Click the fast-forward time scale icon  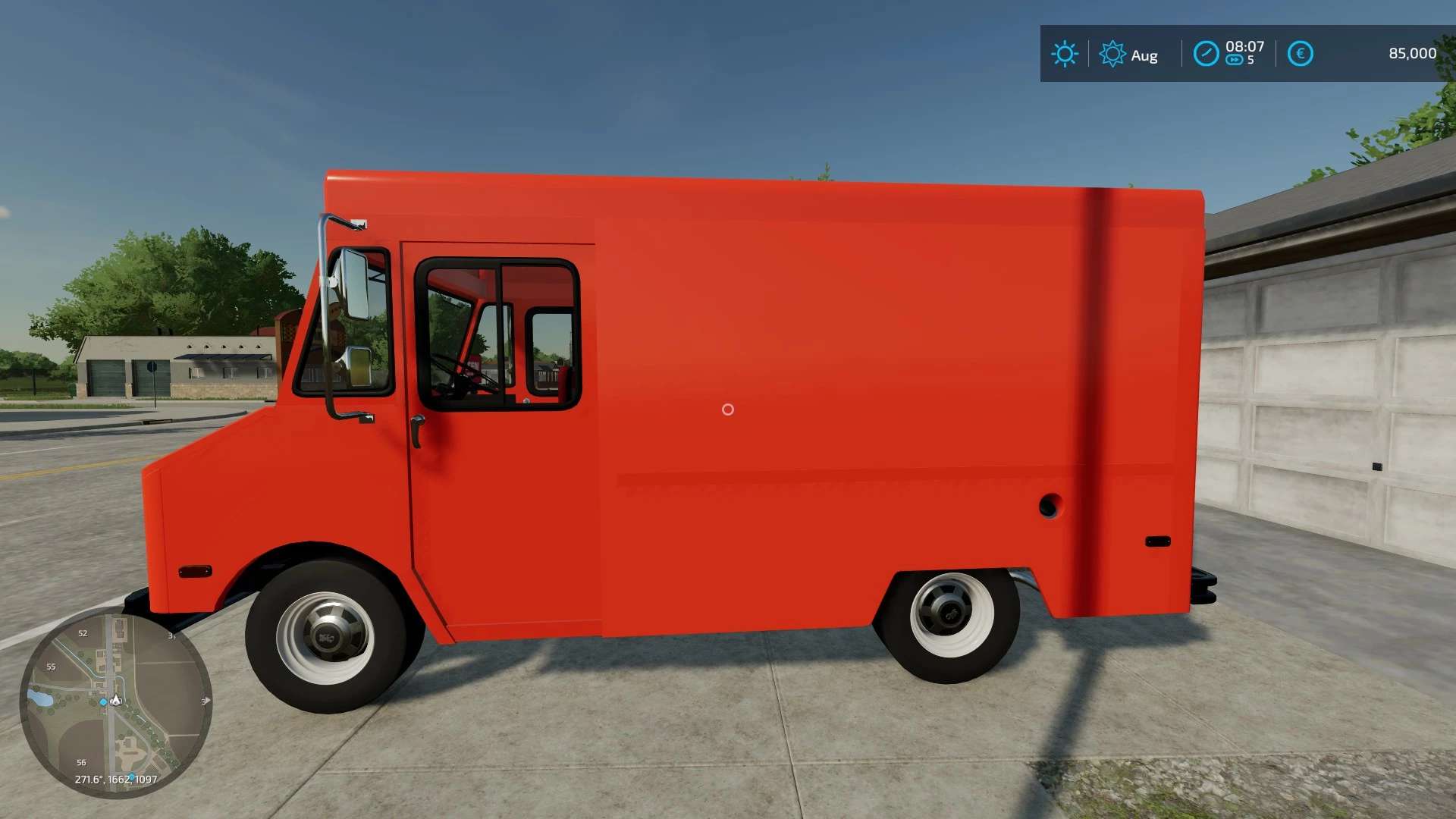(x=1235, y=59)
